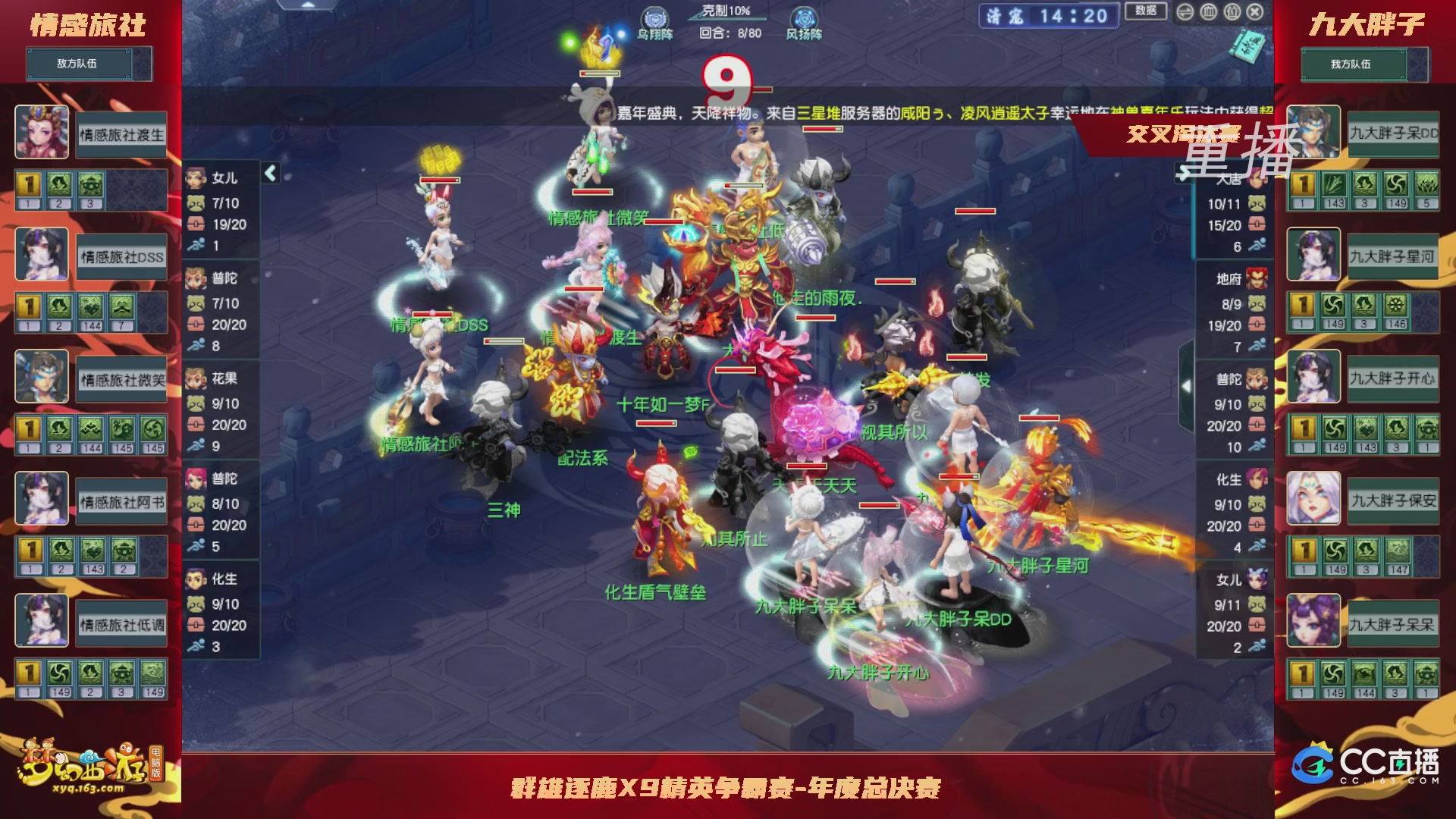Screen dimensions: 1456x819
Task: Select the 鸟翔阵 formation icon
Action: pyautogui.click(x=654, y=17)
